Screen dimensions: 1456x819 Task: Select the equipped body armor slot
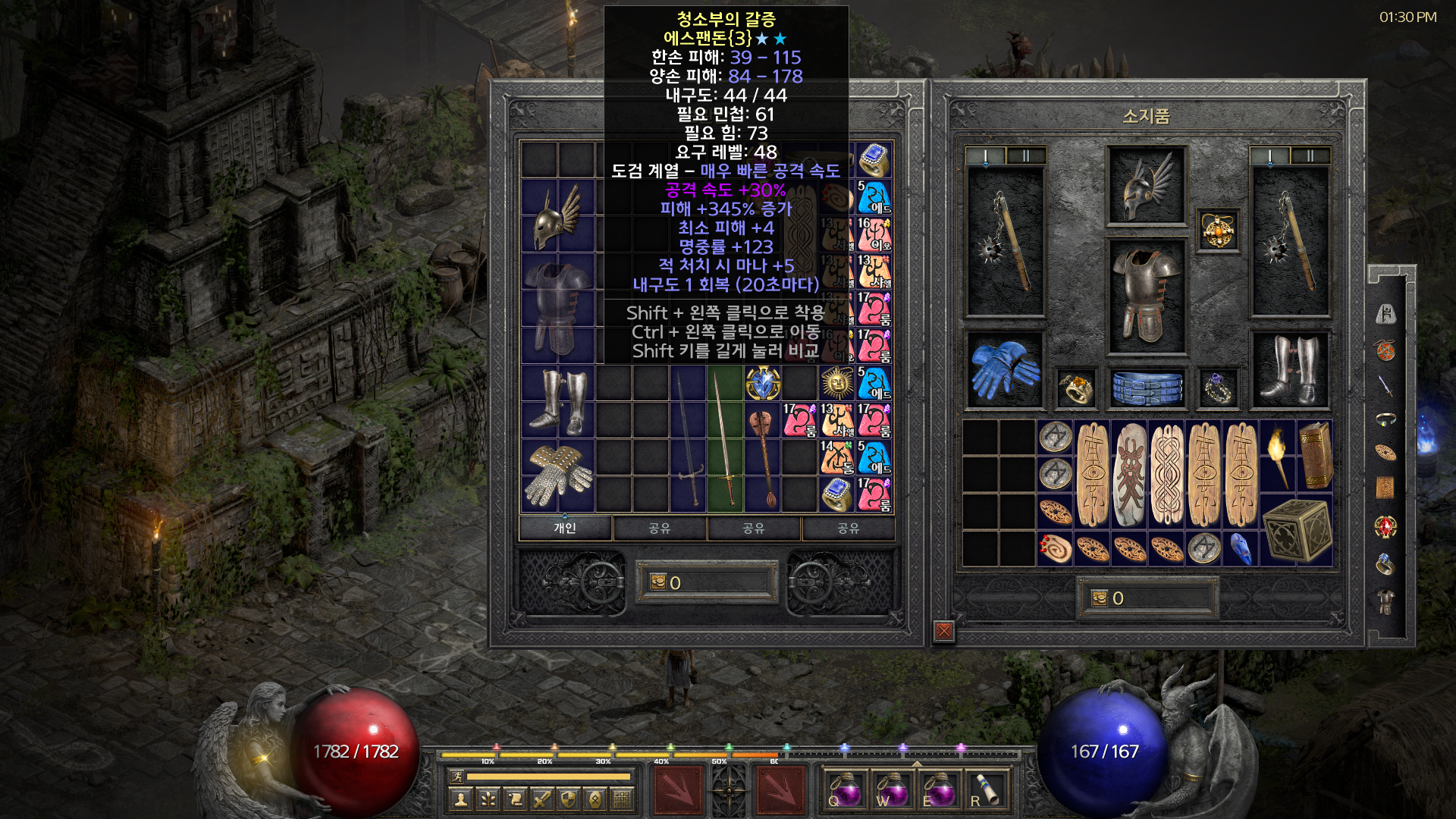[1147, 296]
